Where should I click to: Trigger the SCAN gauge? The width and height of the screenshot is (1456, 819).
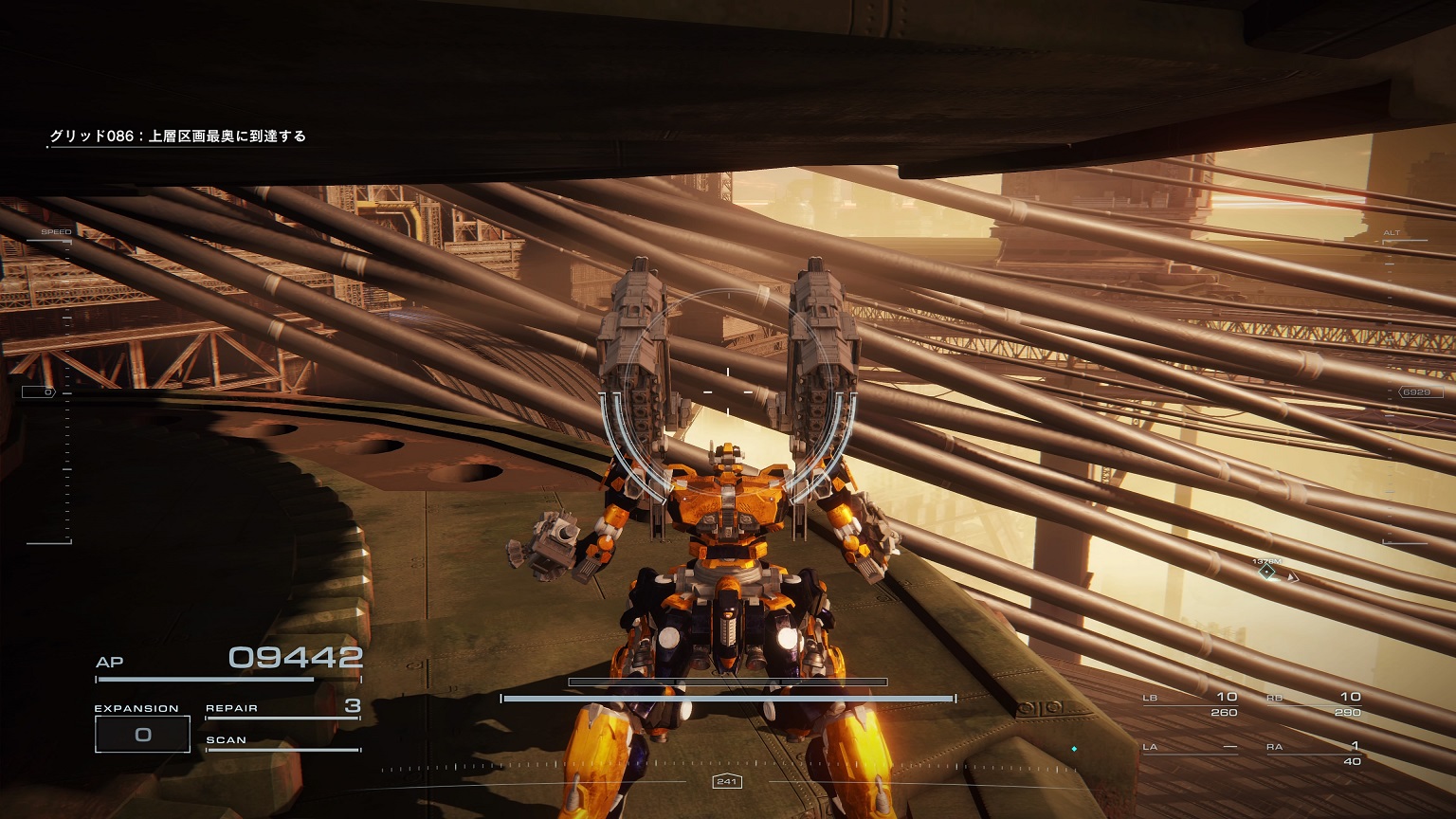282,741
